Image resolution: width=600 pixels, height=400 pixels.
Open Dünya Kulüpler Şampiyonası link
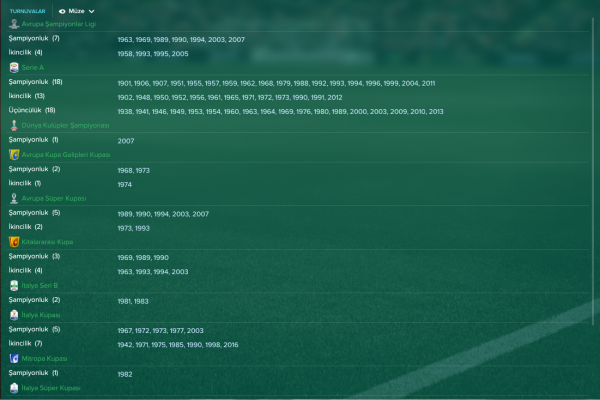(57, 126)
